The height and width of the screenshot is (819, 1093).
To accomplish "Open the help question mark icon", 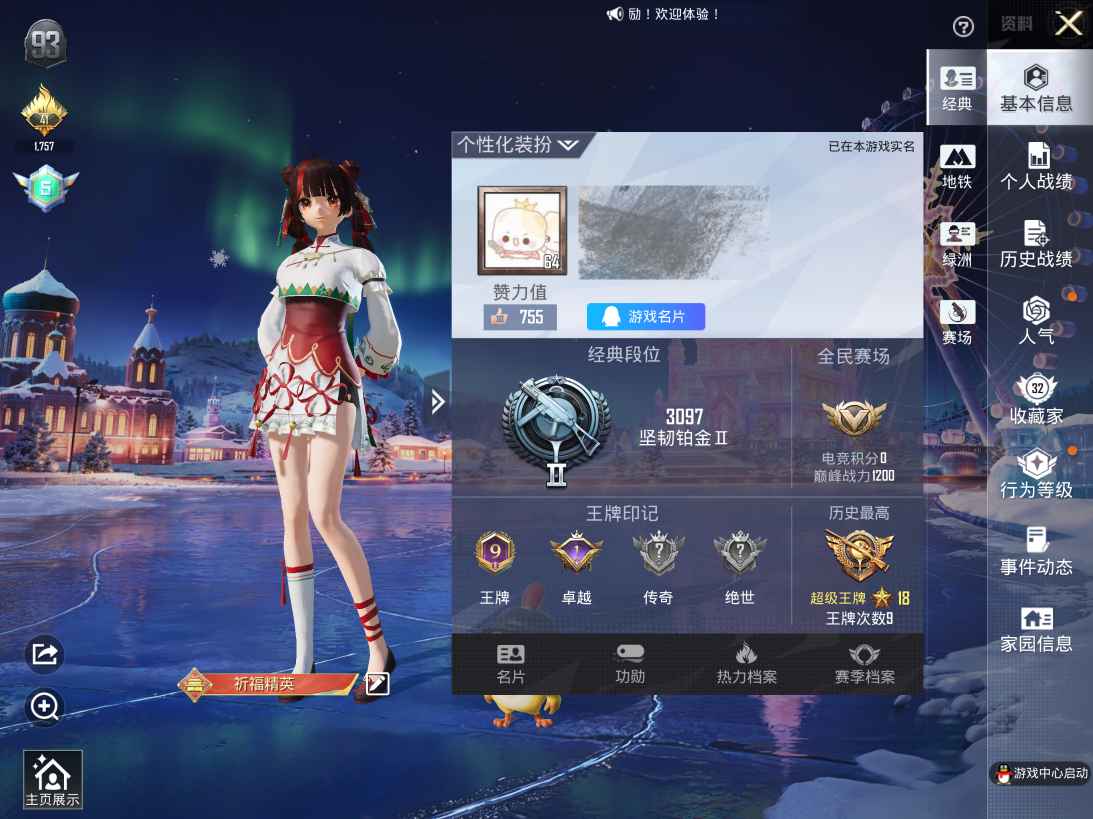I will click(x=963, y=27).
